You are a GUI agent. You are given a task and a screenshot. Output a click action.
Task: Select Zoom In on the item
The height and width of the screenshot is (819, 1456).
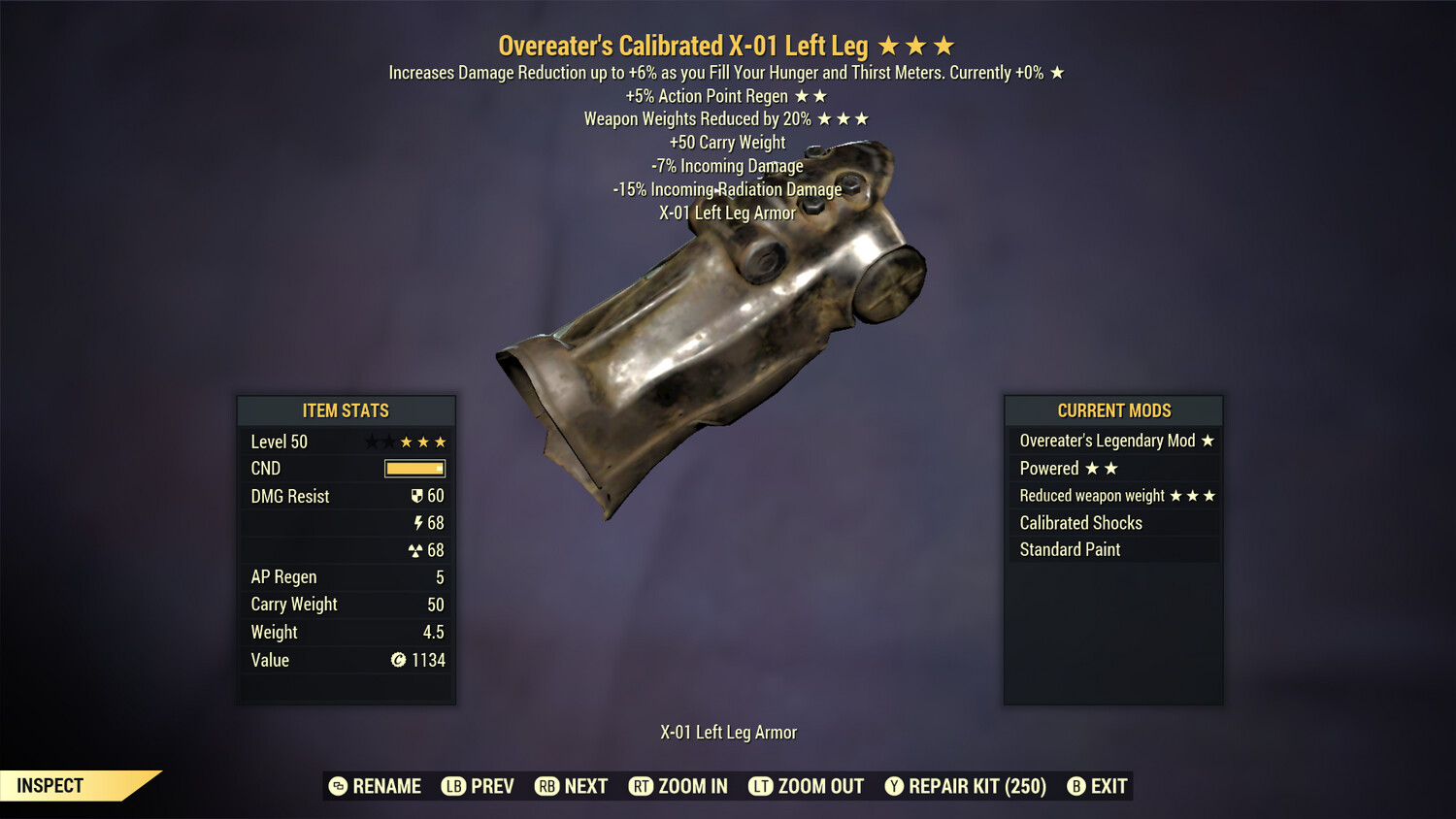(678, 786)
